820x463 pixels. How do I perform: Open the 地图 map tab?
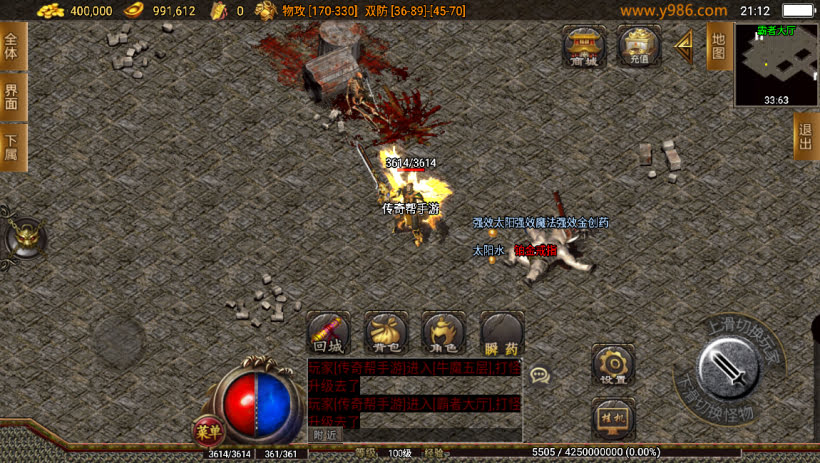(x=718, y=46)
